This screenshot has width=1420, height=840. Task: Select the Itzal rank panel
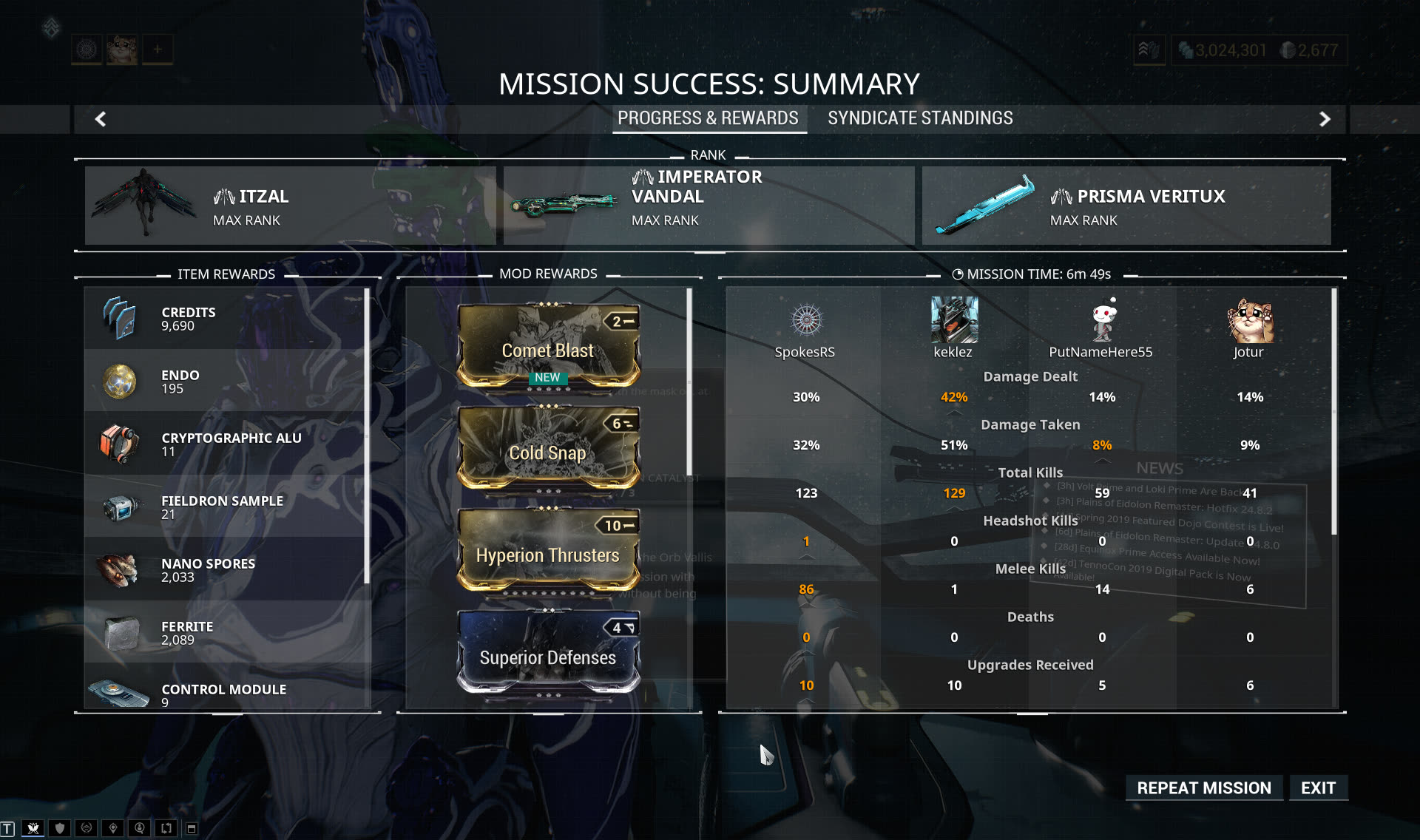[290, 206]
